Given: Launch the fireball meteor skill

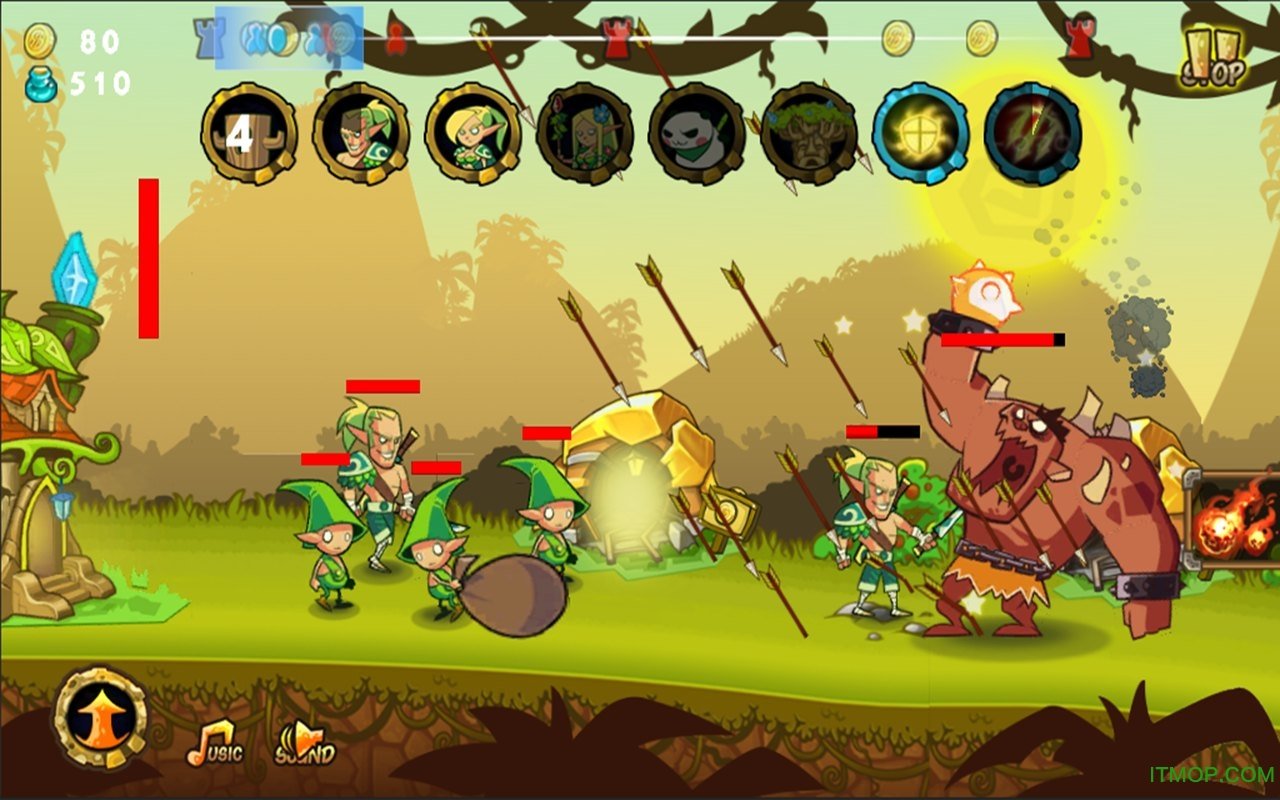Looking at the screenshot, I should pyautogui.click(x=1233, y=521).
